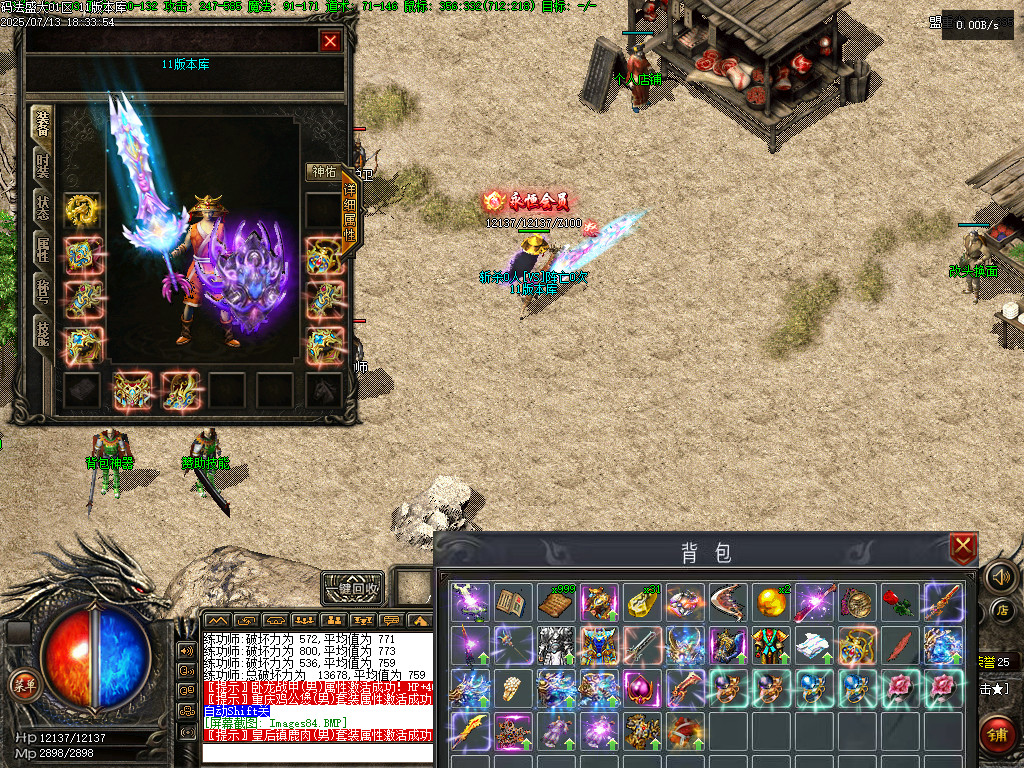
Task: Toggle sound with the speaker button
Action: coord(999,576)
